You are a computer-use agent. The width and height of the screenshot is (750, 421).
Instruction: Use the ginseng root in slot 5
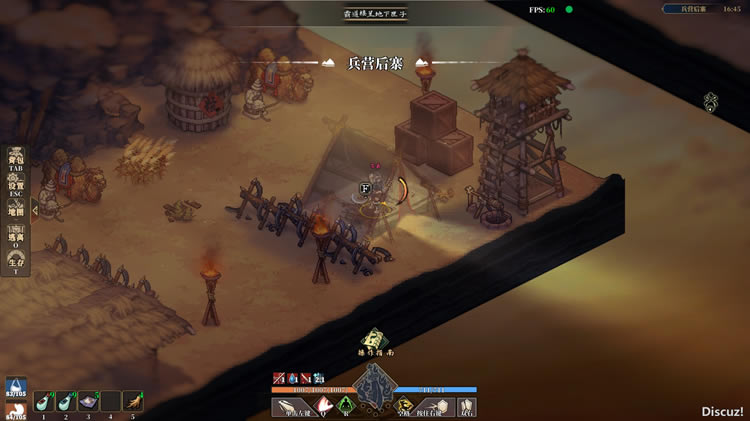pyautogui.click(x=132, y=401)
